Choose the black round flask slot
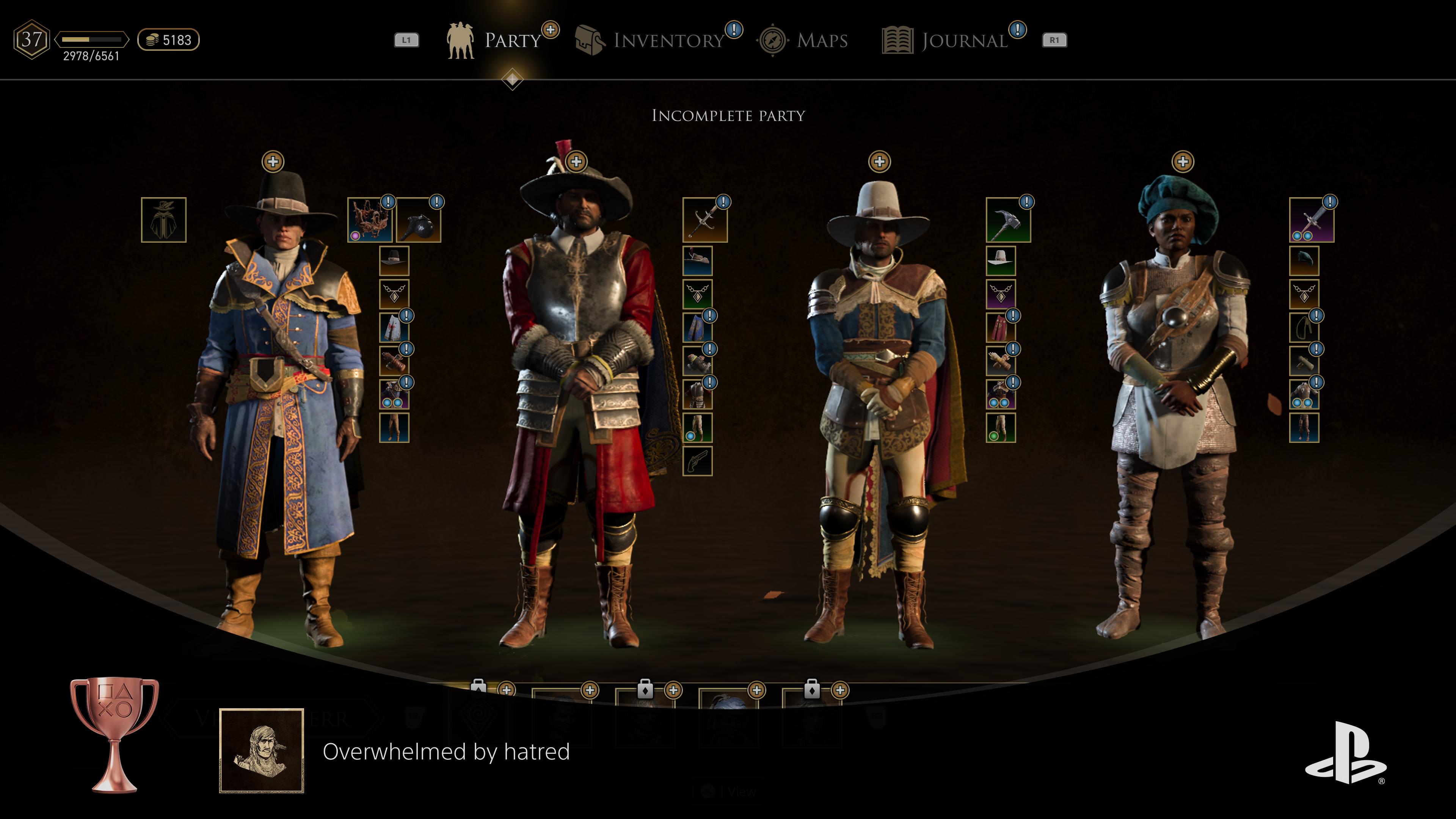Viewport: 1456px width, 819px height. (419, 220)
